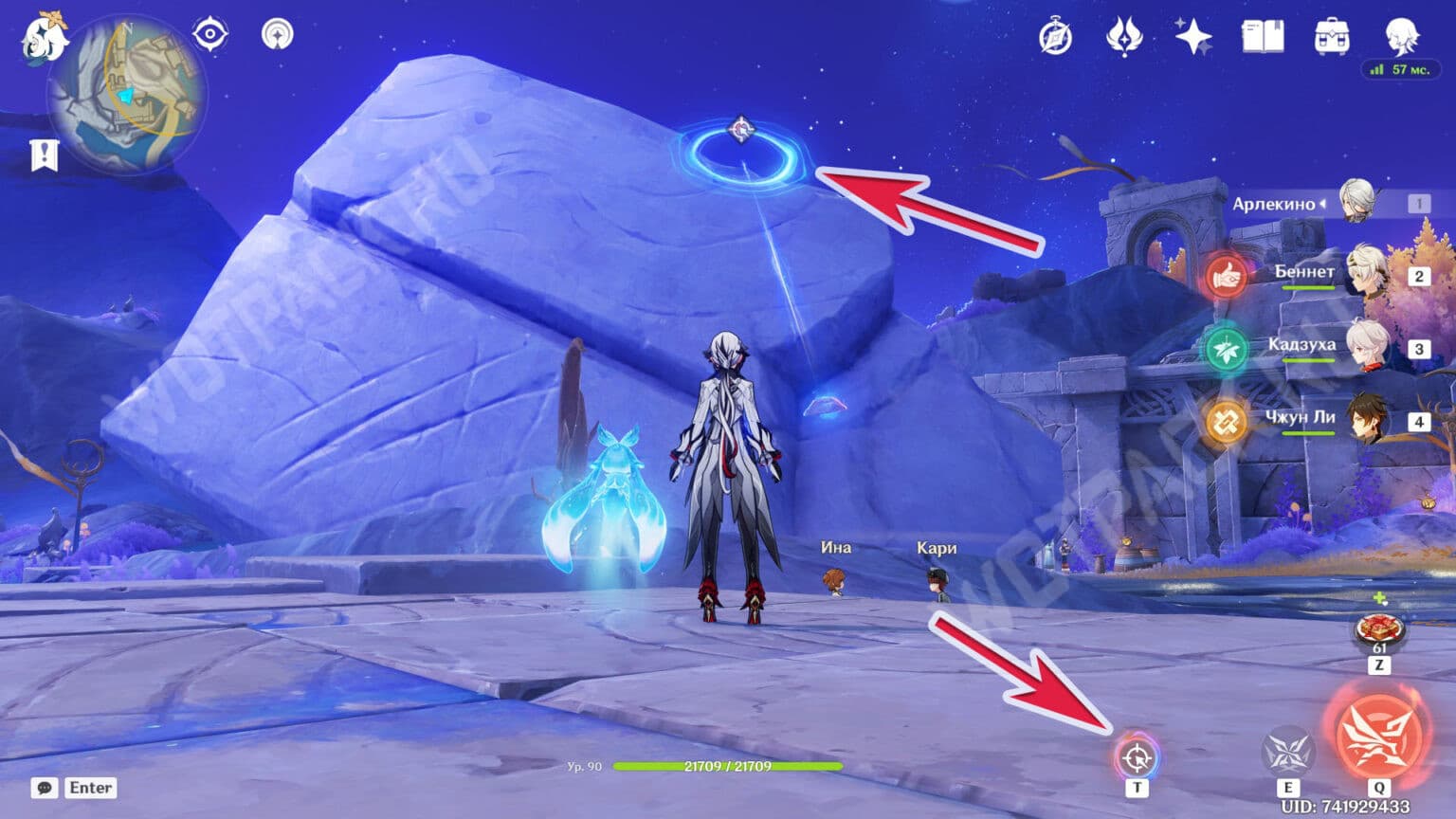Click Кадзуха's green leaf skill-ready icon
Viewport: 1456px width, 819px height.
point(1230,346)
